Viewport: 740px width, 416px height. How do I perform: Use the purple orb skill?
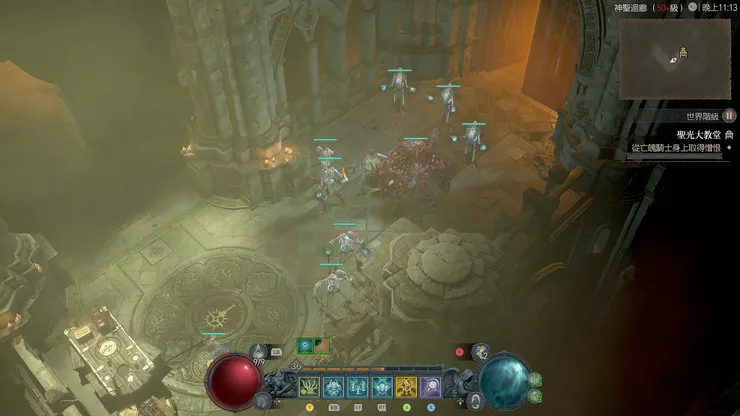tap(430, 386)
